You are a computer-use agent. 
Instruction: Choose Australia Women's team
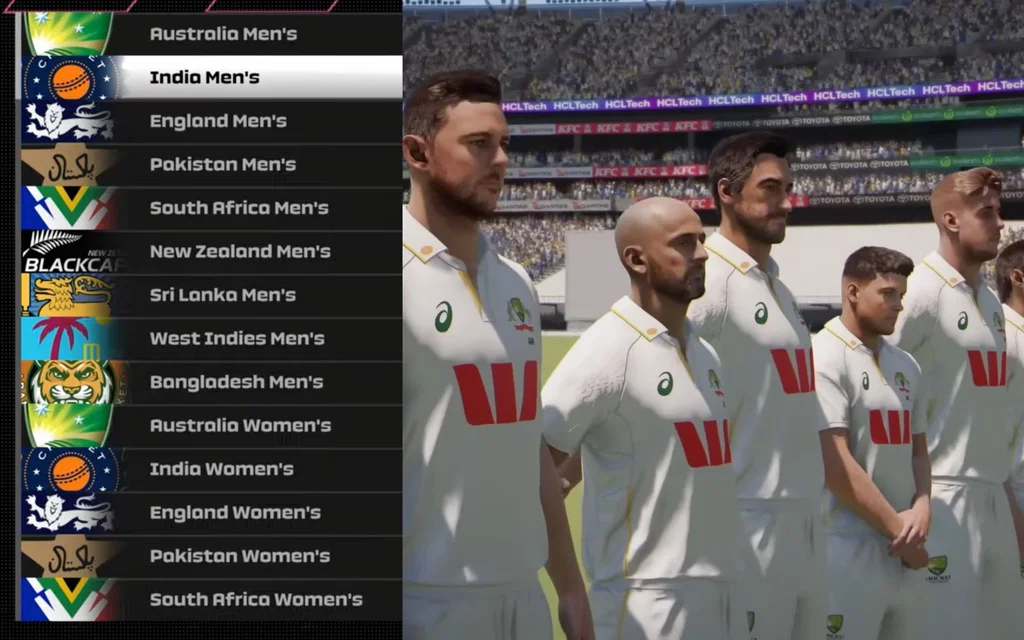(240, 425)
